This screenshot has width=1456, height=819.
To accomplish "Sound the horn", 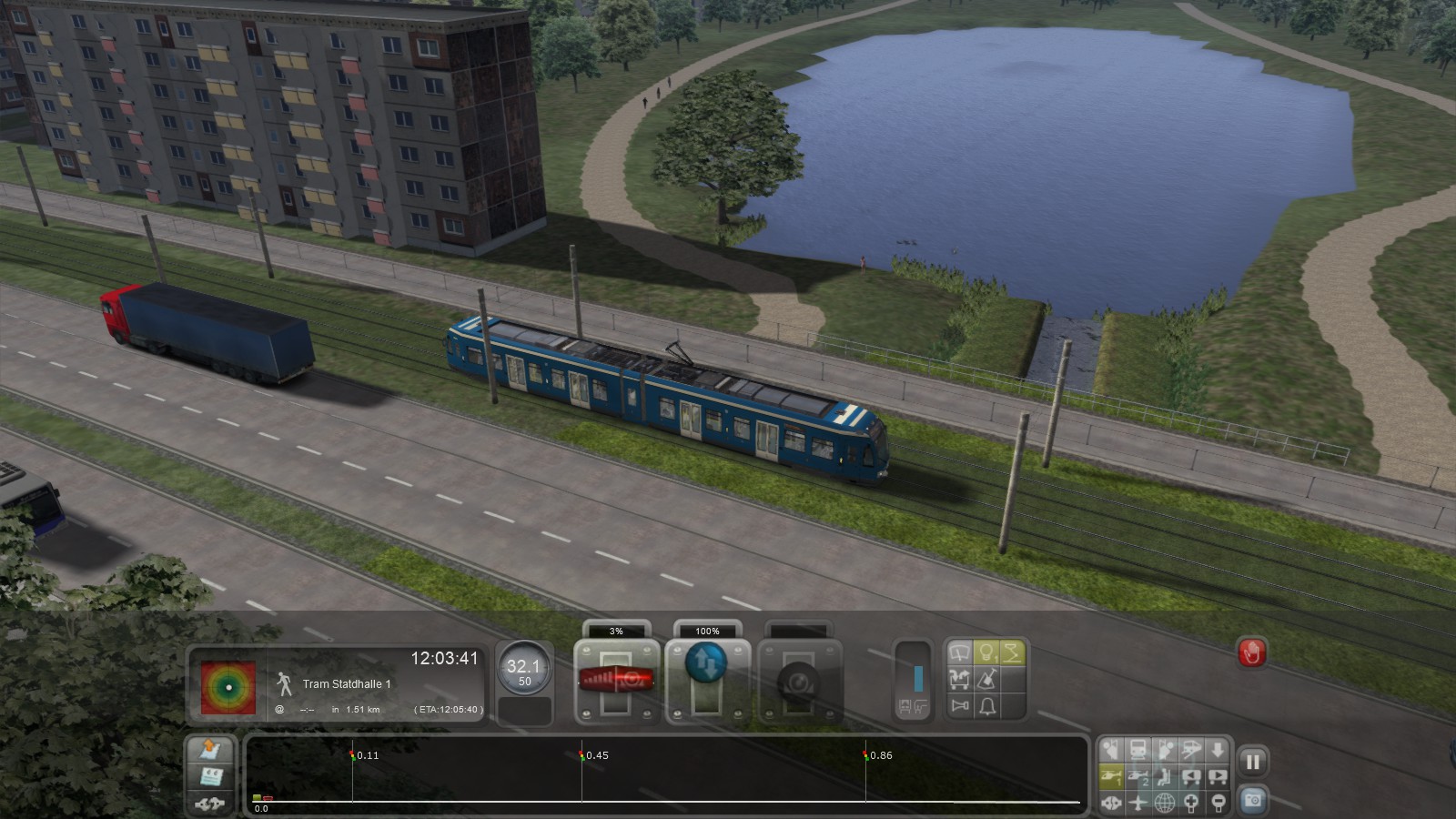I will (960, 705).
